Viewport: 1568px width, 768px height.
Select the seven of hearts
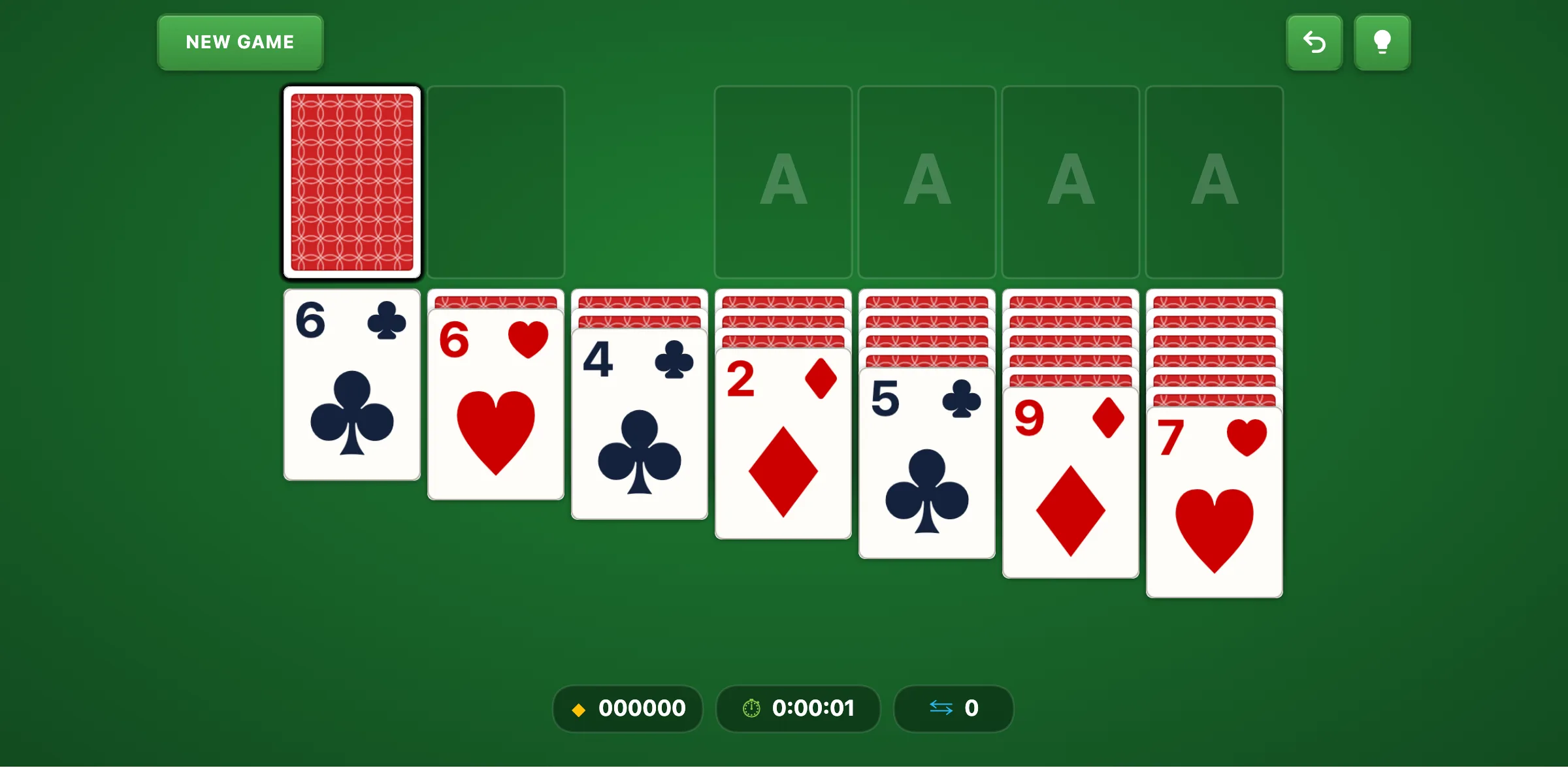[x=1214, y=503]
